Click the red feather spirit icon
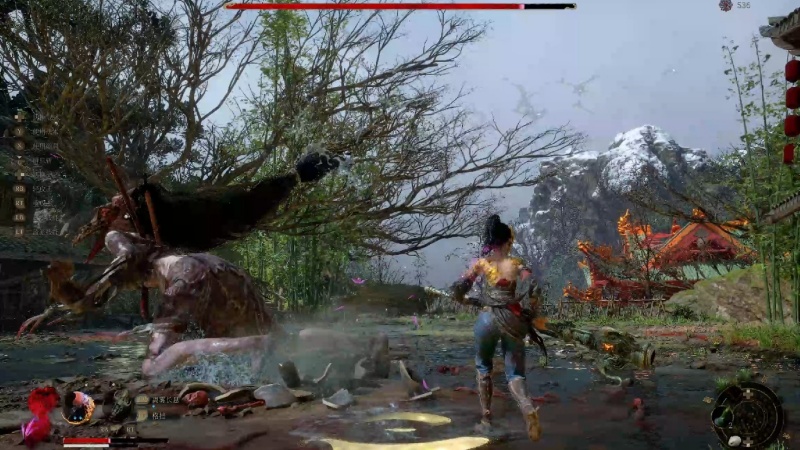Viewport: 800px width, 450px height. point(42,409)
